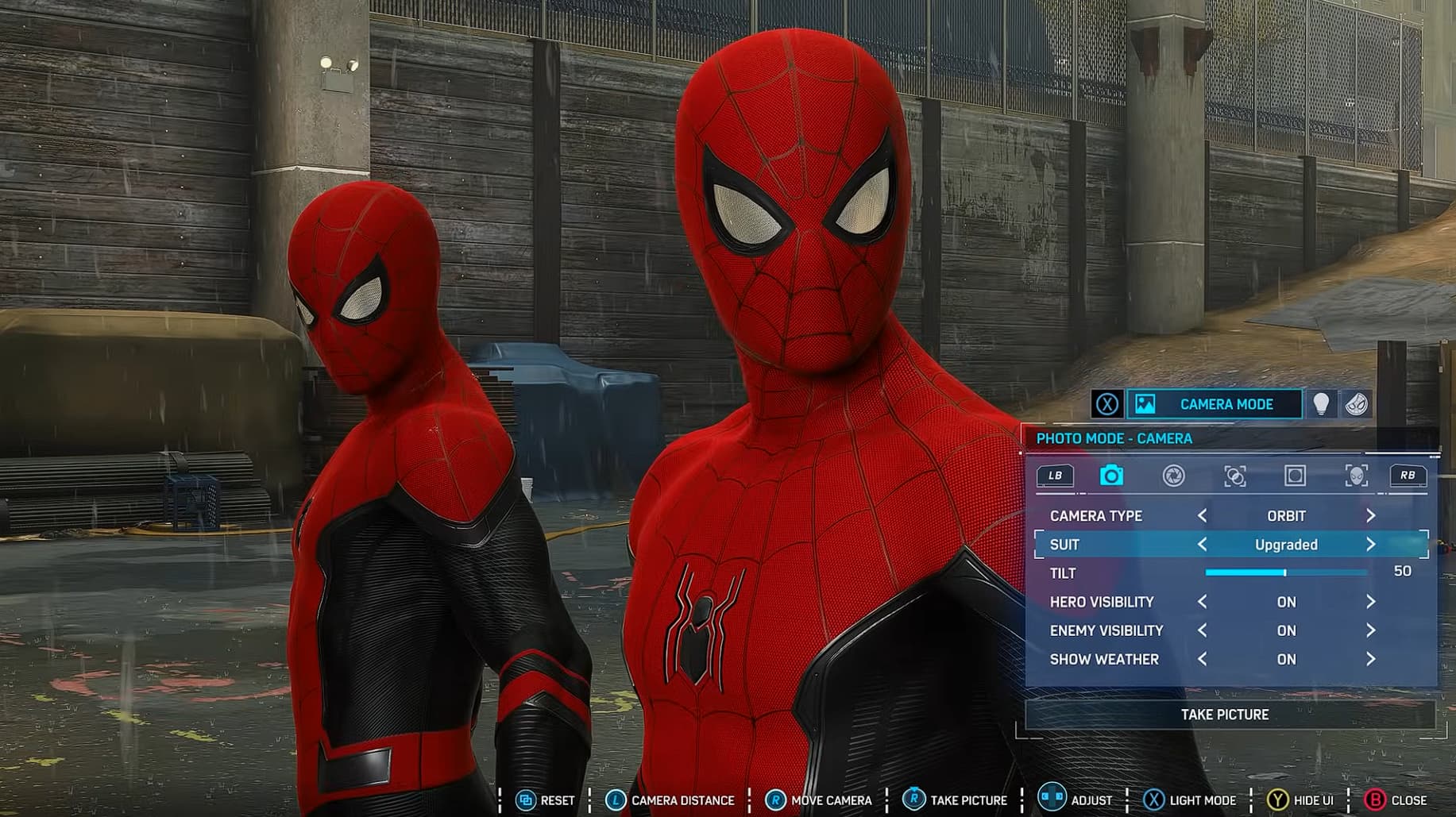Image resolution: width=1456 pixels, height=817 pixels.
Task: Go to previous tab via LB
Action: [1057, 475]
